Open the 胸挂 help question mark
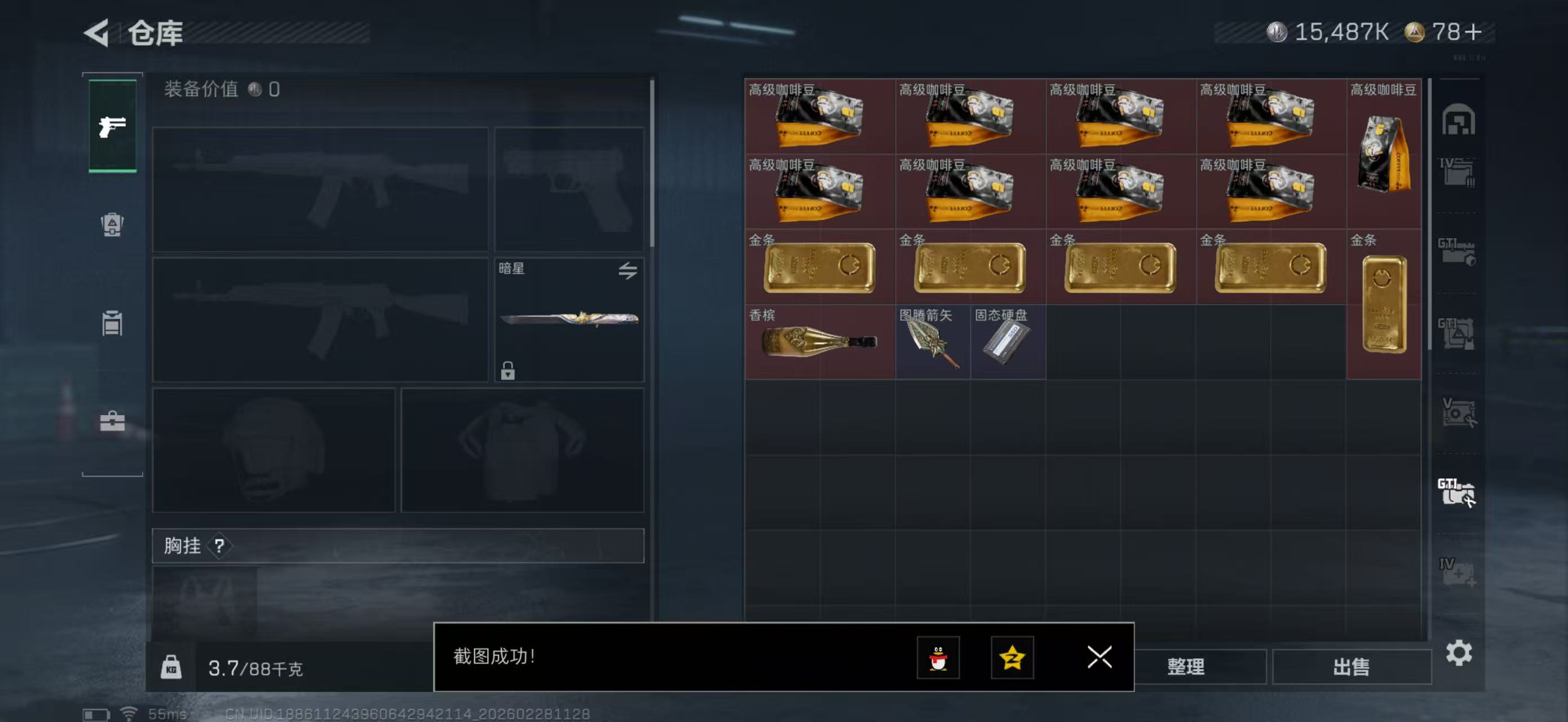The height and width of the screenshot is (722, 1568). (219, 546)
